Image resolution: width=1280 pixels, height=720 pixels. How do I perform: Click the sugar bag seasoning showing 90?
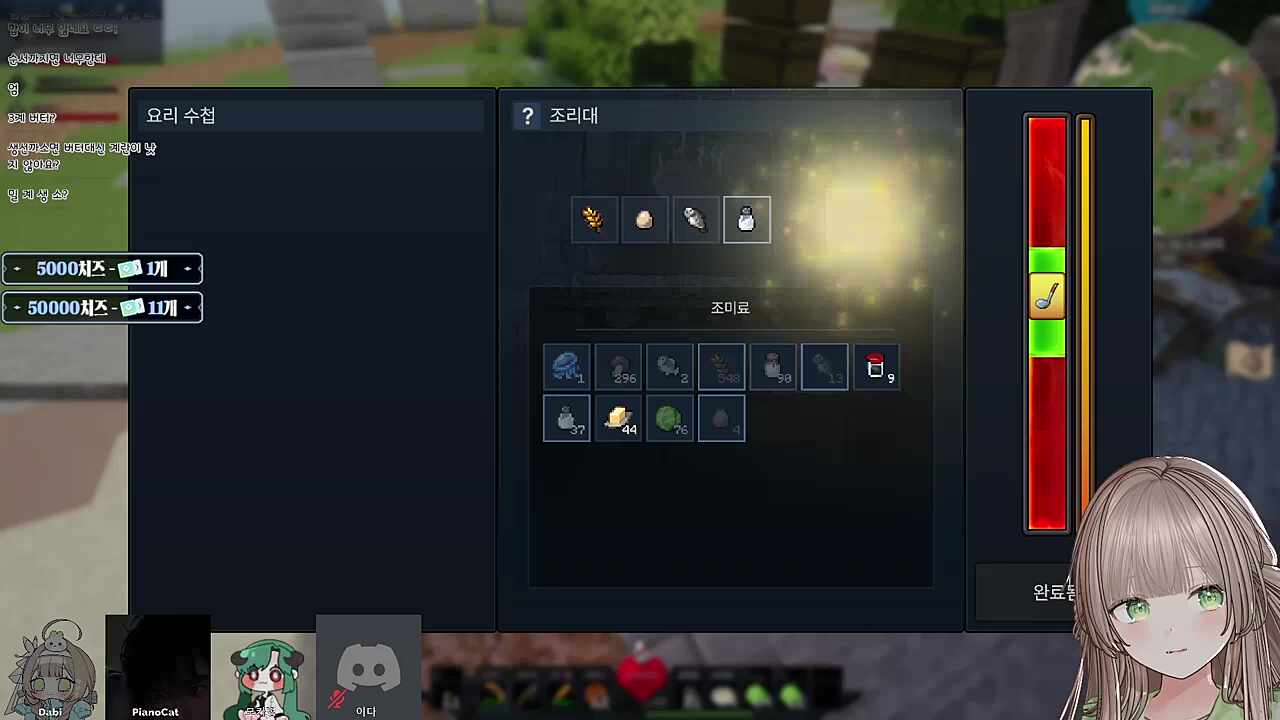tap(773, 366)
